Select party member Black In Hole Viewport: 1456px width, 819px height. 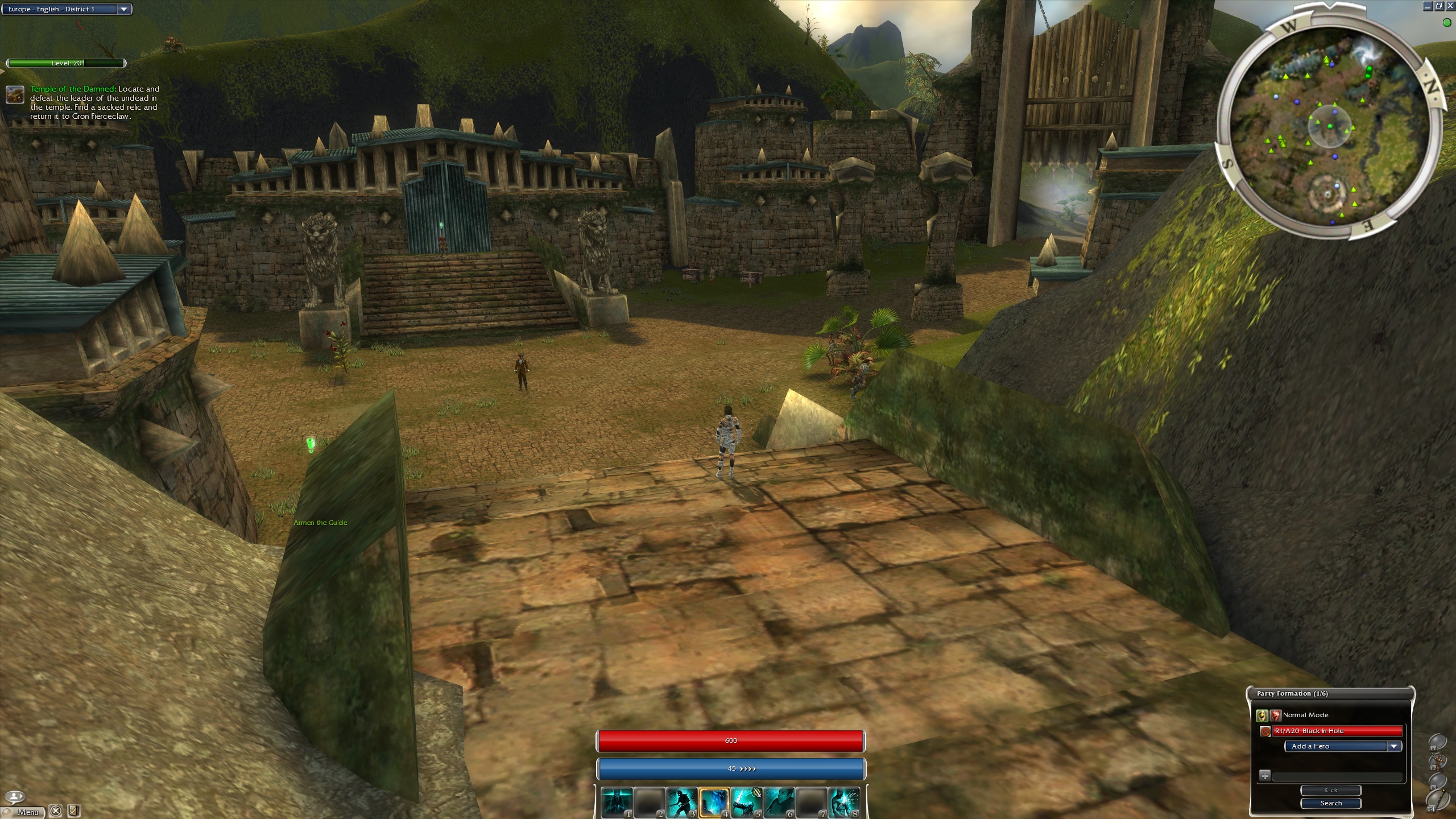[1337, 731]
